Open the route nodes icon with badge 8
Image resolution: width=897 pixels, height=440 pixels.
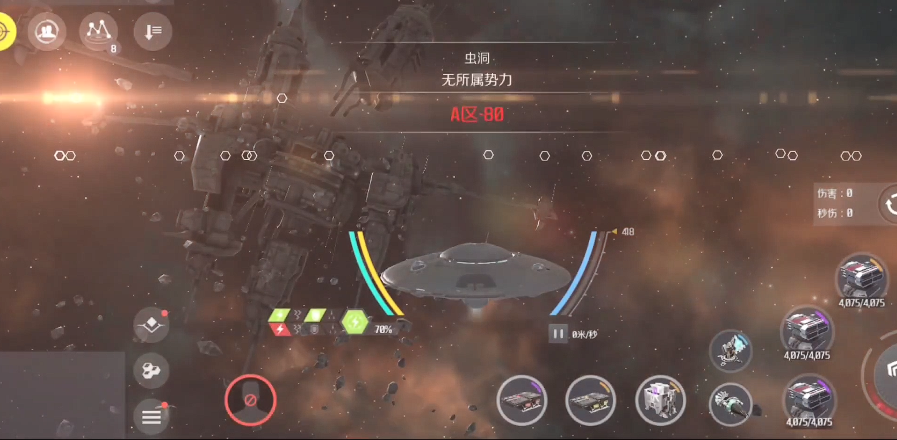pos(98,32)
